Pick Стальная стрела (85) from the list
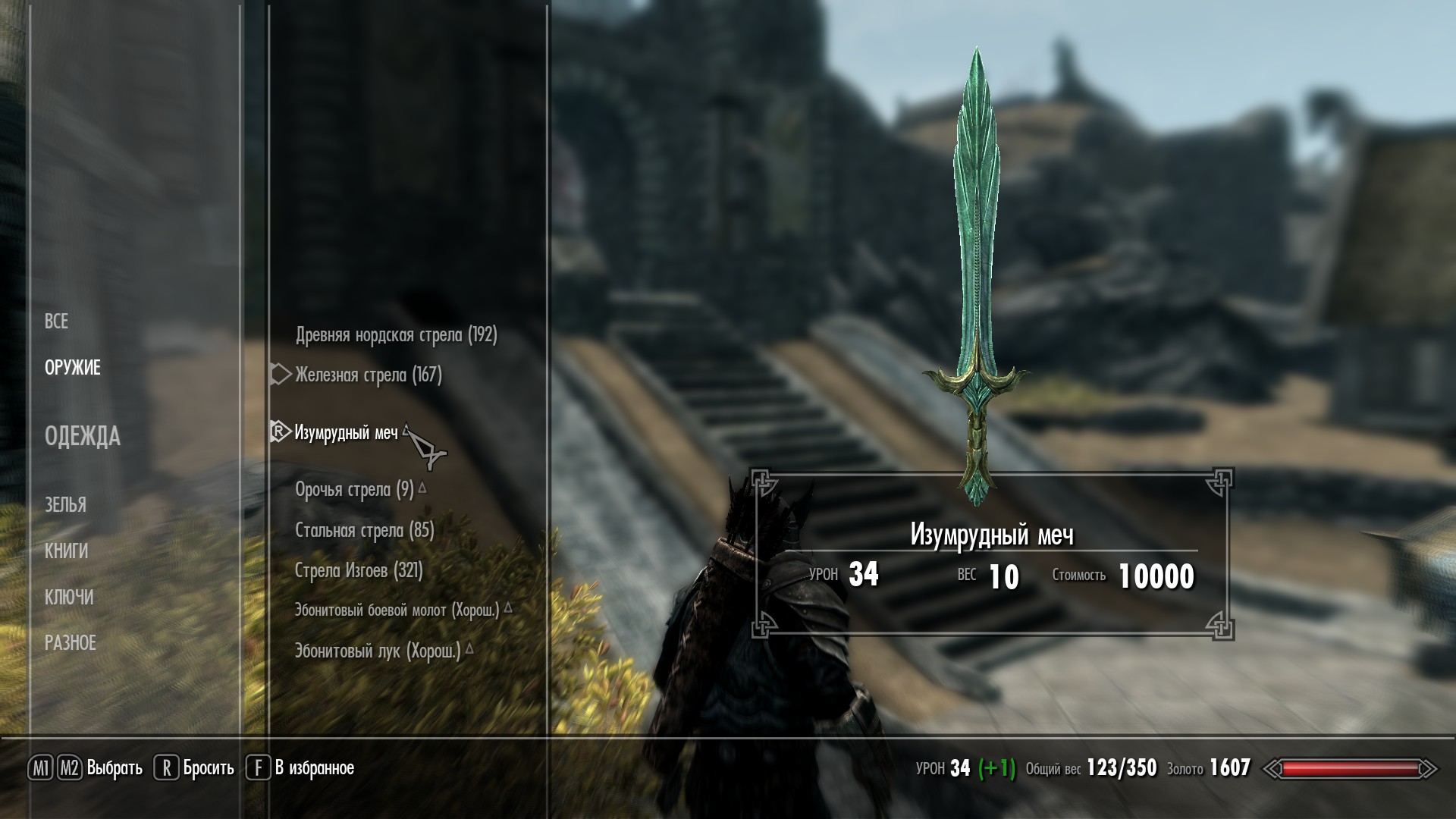 click(x=364, y=530)
